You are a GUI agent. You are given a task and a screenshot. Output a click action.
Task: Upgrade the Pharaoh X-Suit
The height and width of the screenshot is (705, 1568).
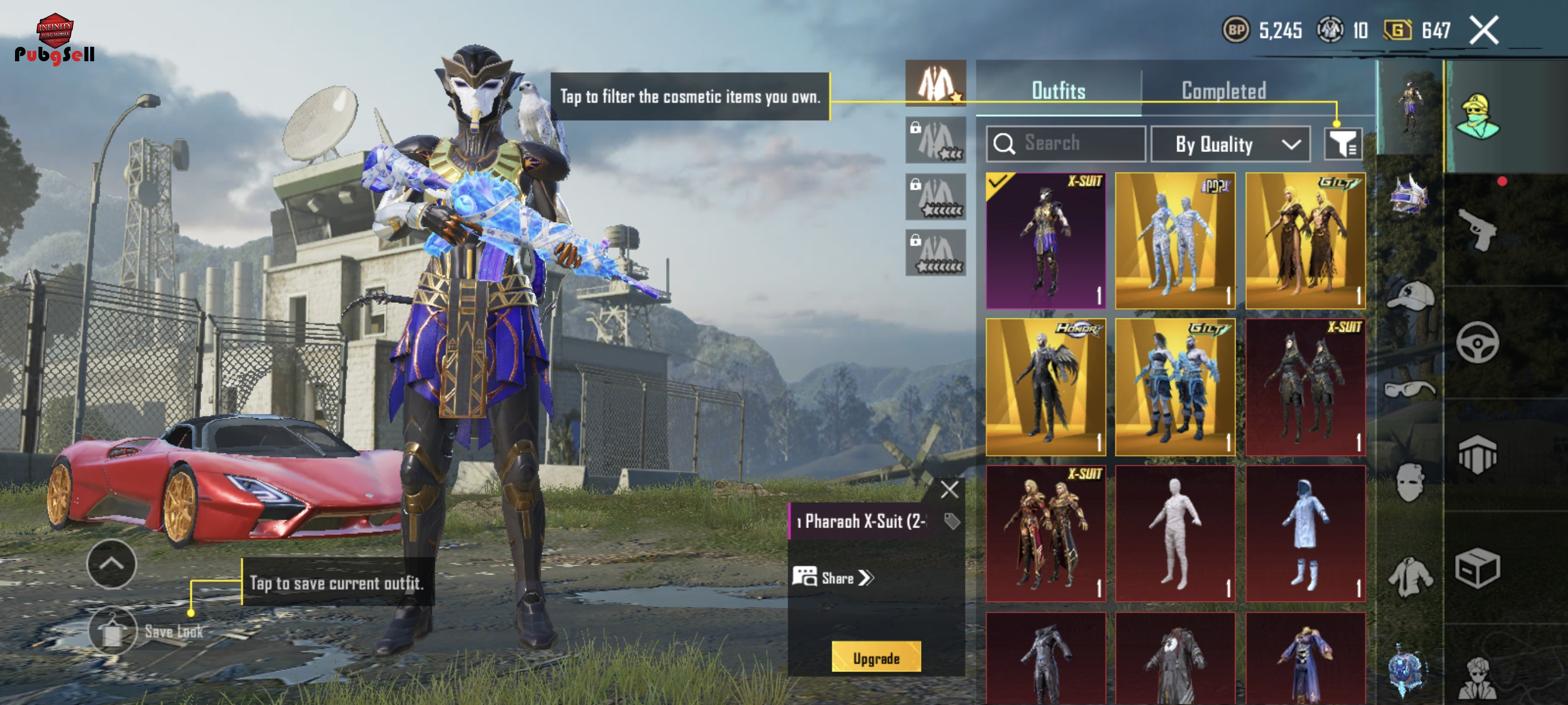[875, 658]
